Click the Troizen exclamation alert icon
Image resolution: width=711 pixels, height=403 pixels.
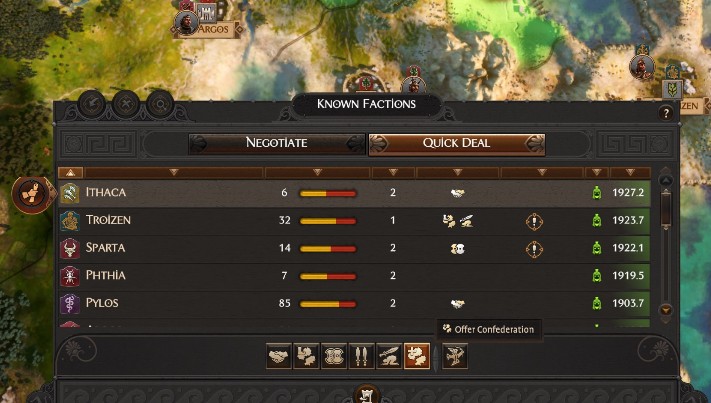click(x=535, y=220)
